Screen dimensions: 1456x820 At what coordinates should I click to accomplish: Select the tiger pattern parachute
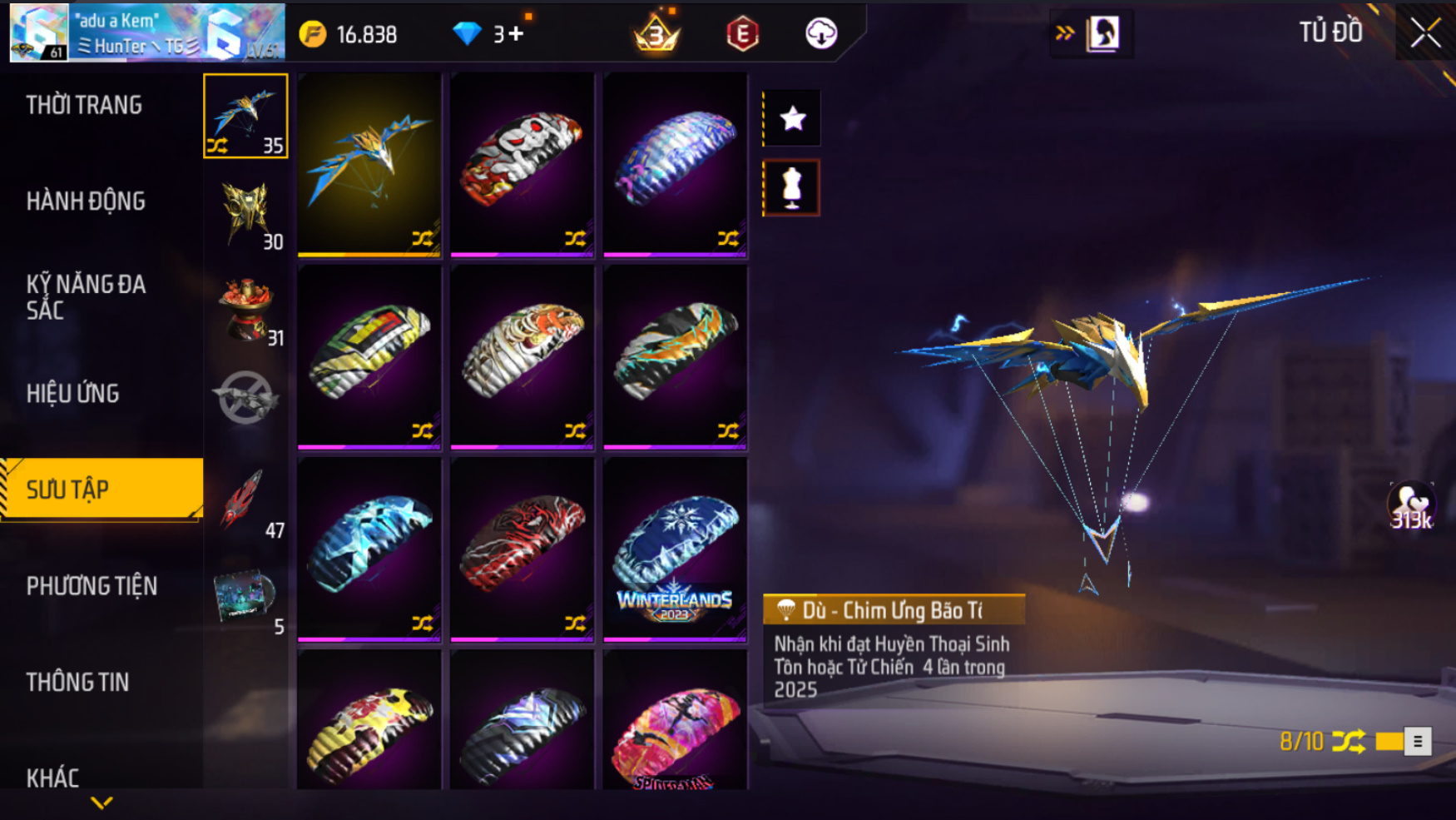(522, 356)
